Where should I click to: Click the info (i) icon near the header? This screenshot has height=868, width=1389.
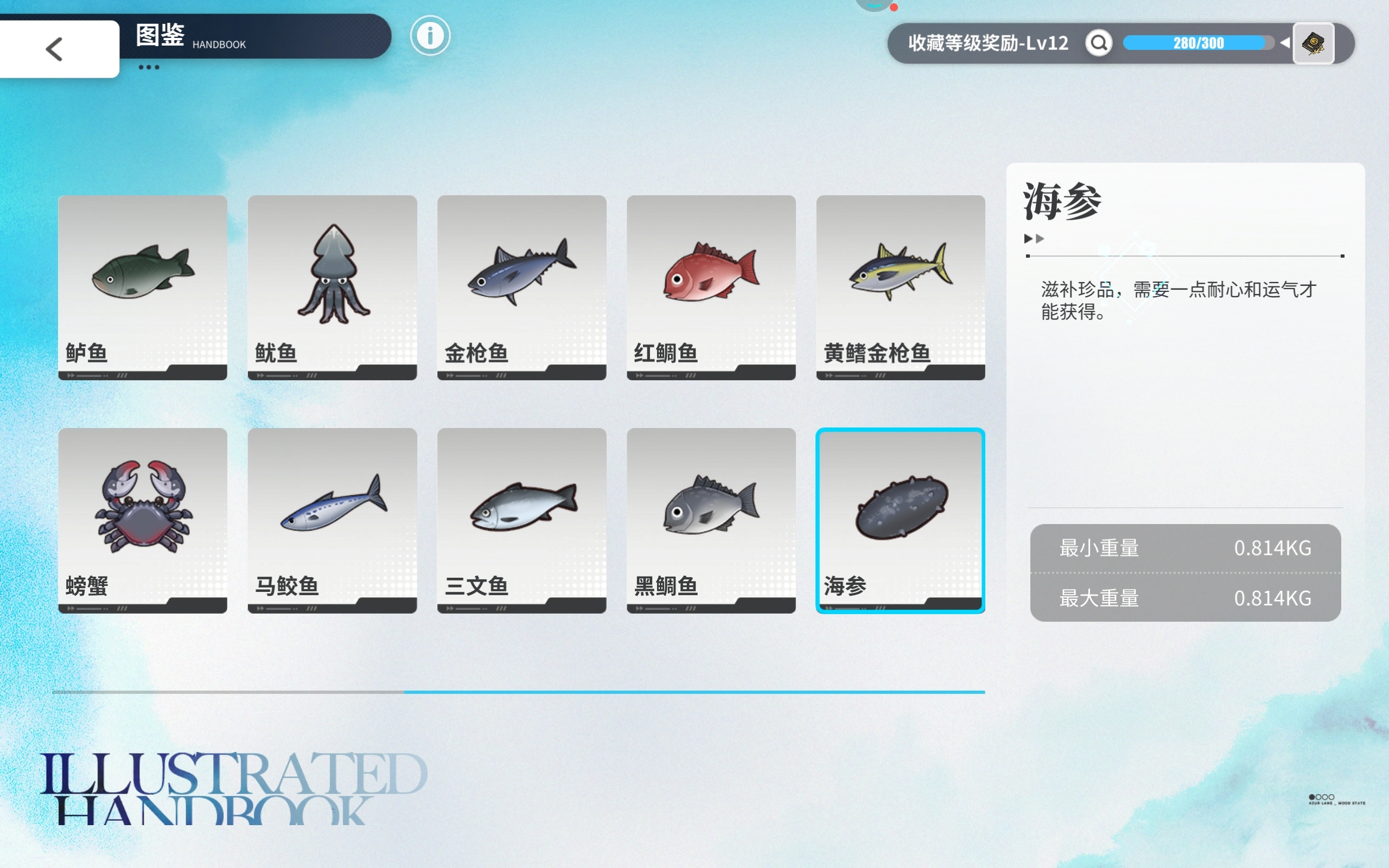[x=430, y=35]
